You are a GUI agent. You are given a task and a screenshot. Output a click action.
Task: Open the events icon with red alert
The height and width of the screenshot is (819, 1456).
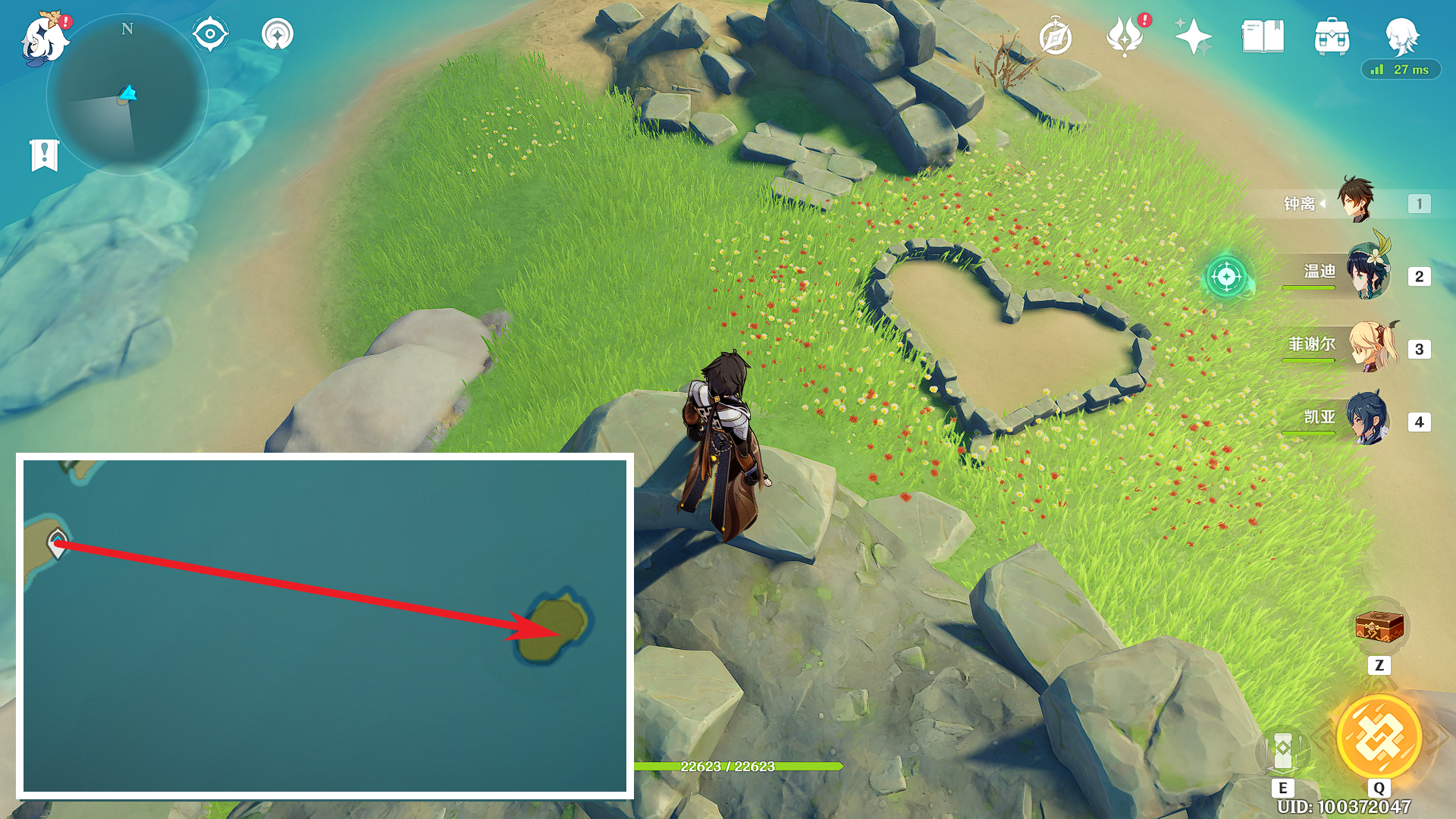(1125, 36)
